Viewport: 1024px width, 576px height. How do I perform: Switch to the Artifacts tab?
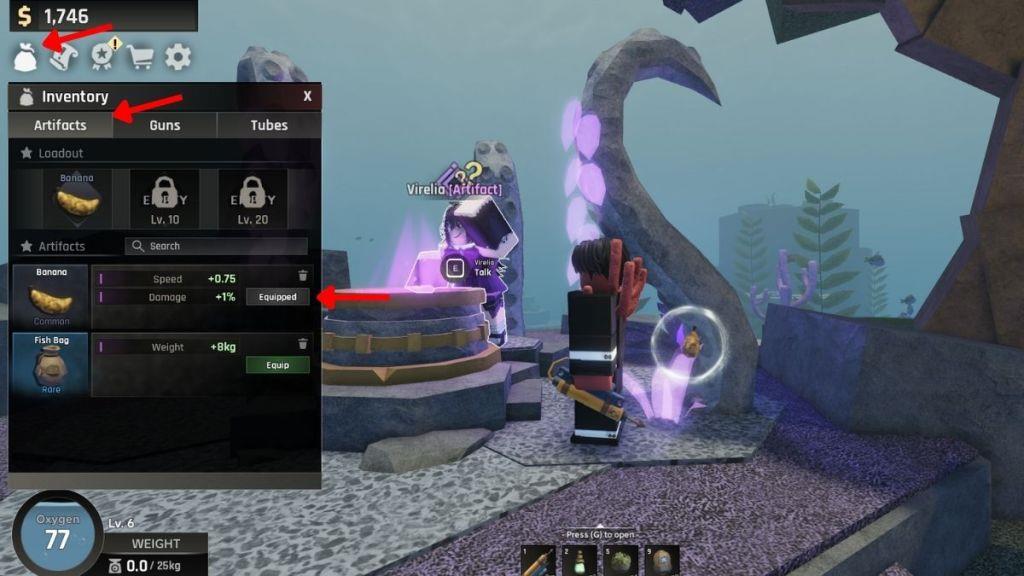tap(60, 125)
